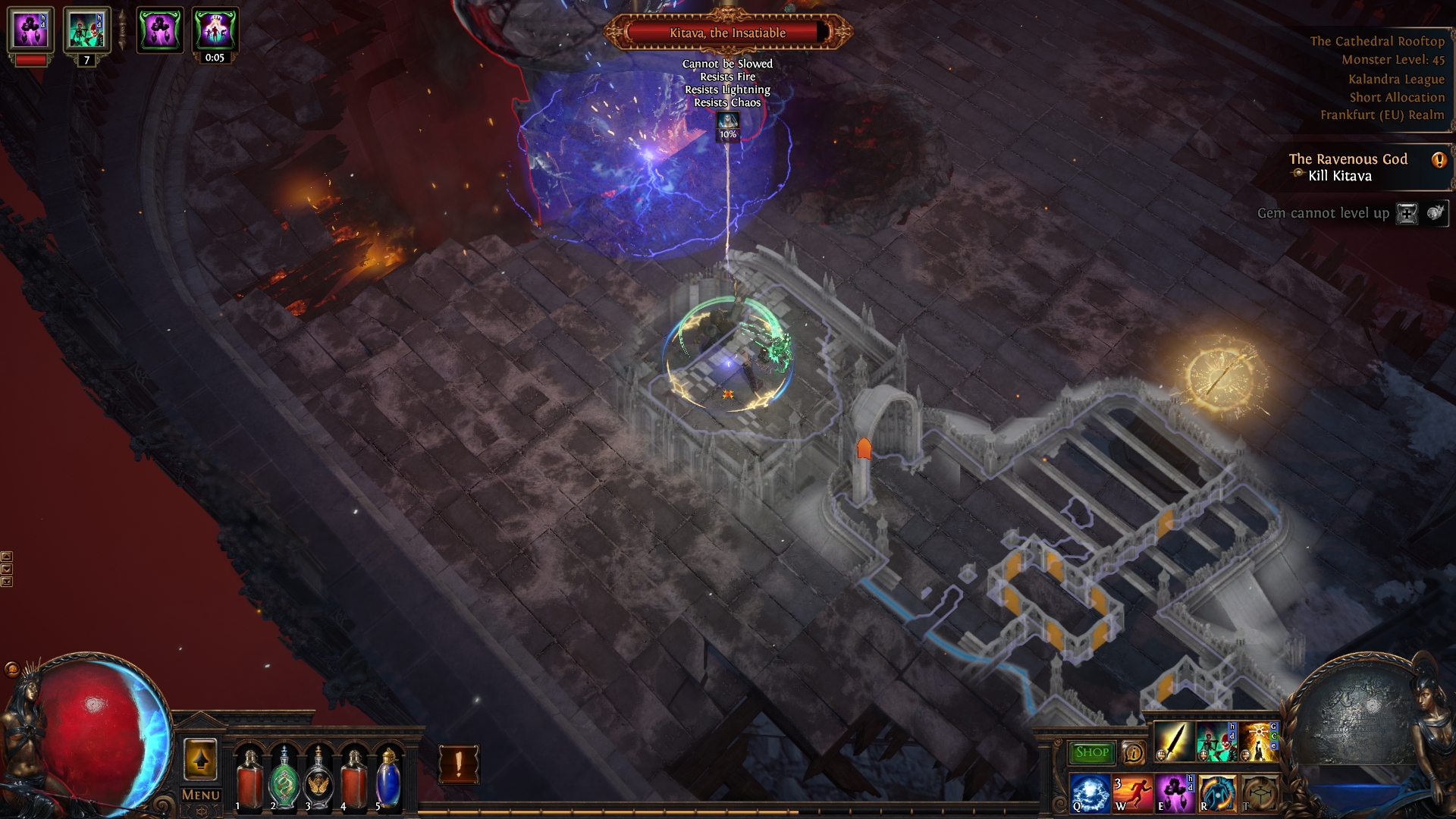Viewport: 1456px width, 819px height.
Task: Select the lightning totem skill slot
Action: (x=1258, y=742)
